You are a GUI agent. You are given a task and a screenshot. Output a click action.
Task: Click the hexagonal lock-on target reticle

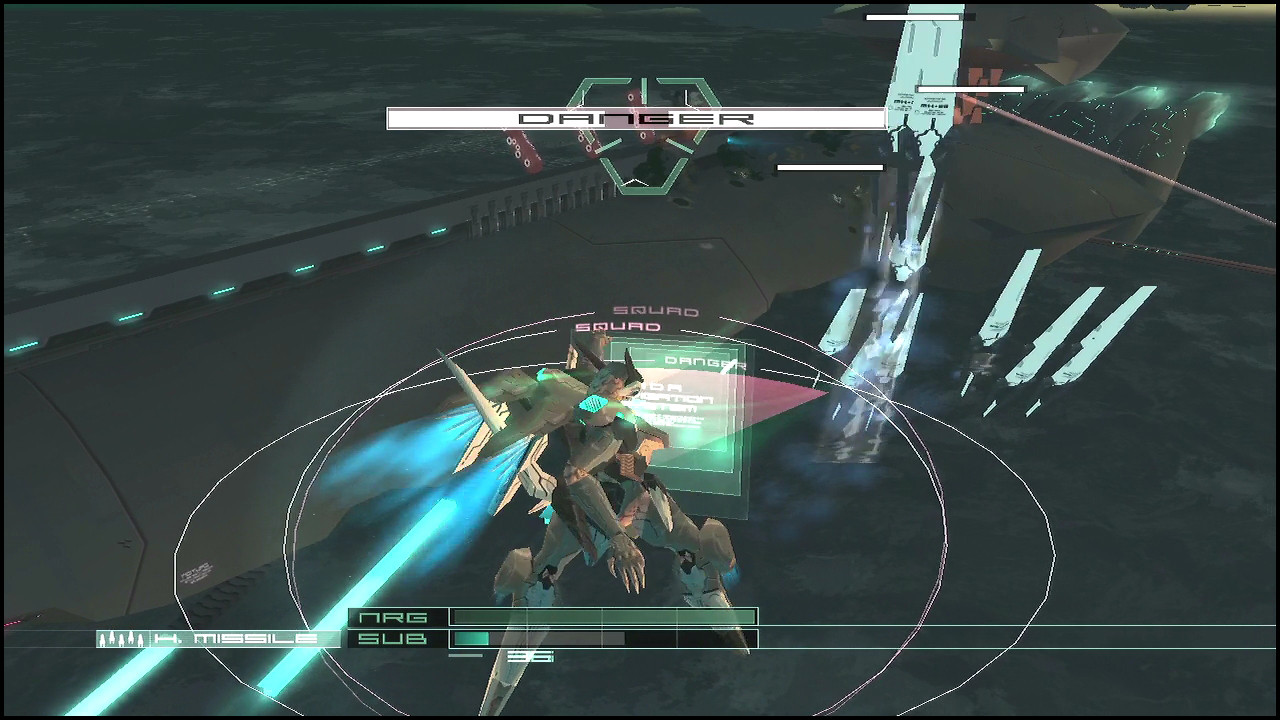643,135
